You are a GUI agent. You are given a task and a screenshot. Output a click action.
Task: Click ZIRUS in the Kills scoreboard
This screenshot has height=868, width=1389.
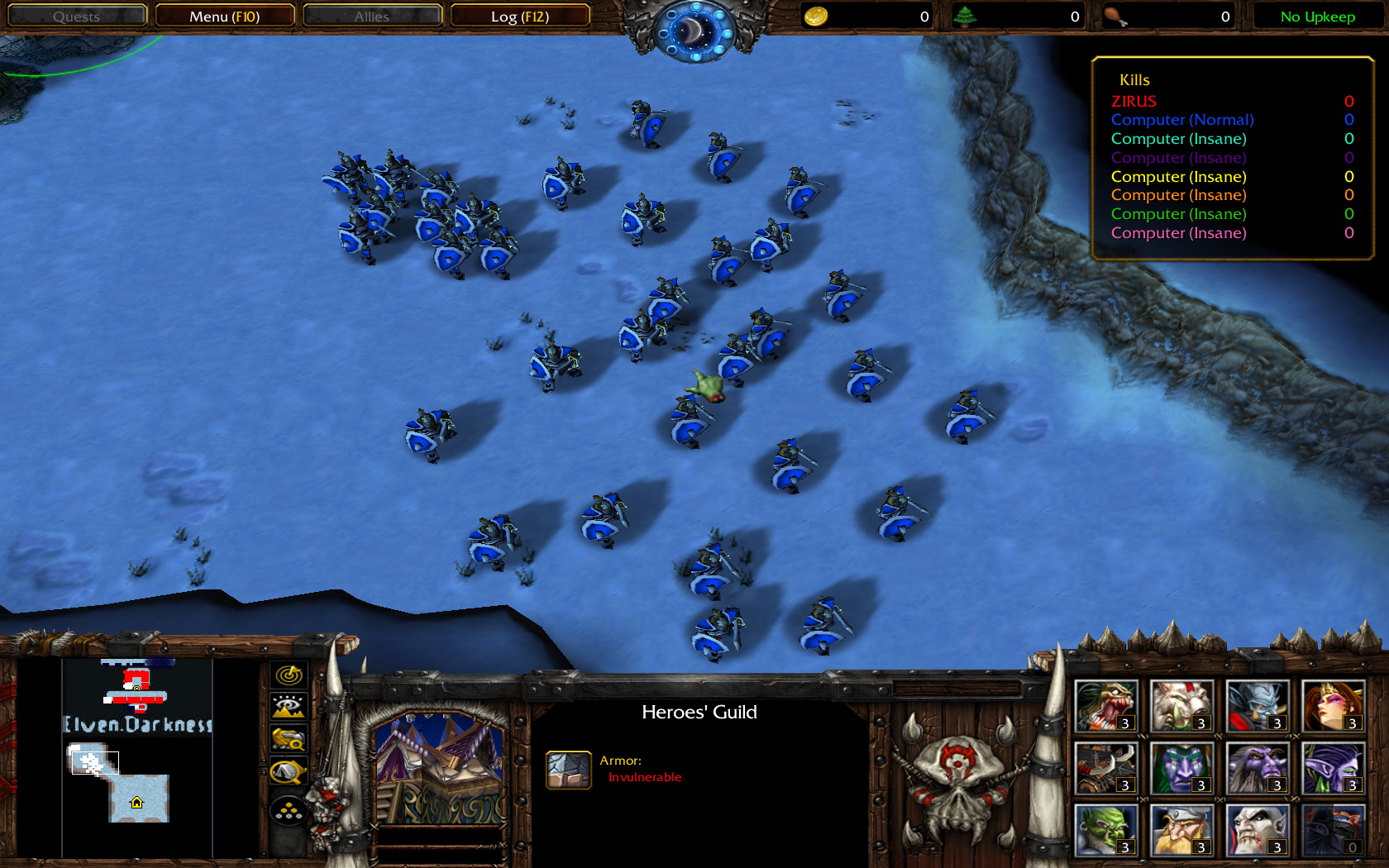1134,101
